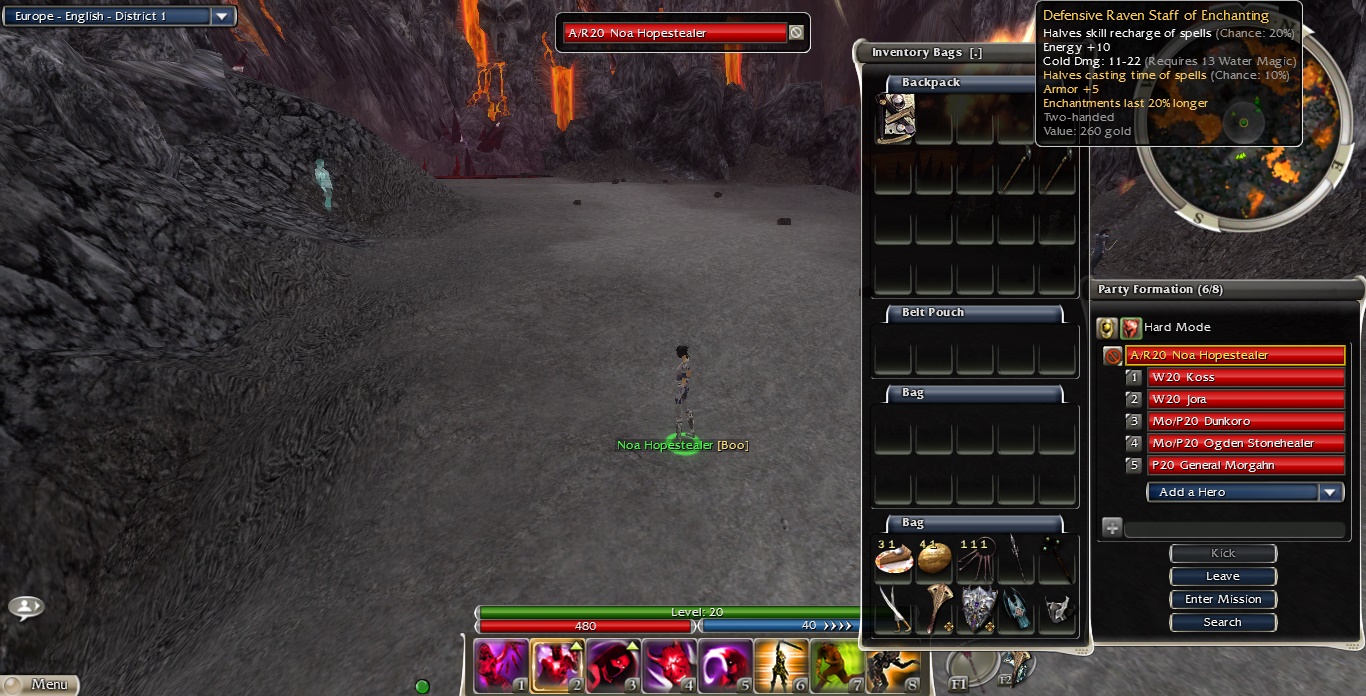The height and width of the screenshot is (696, 1366).
Task: Click the Enter Mission button
Action: [1223, 599]
